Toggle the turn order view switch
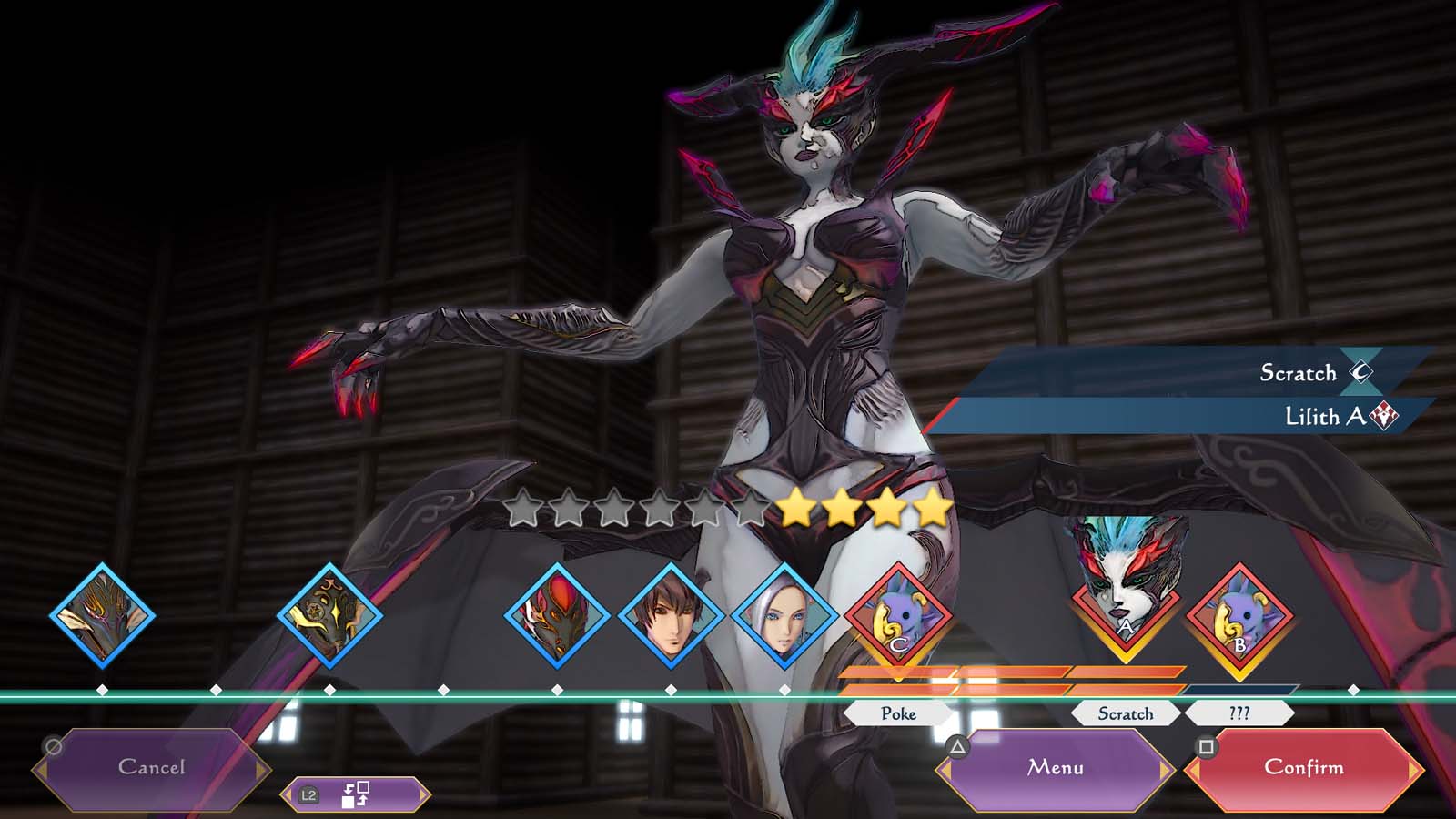 355,794
